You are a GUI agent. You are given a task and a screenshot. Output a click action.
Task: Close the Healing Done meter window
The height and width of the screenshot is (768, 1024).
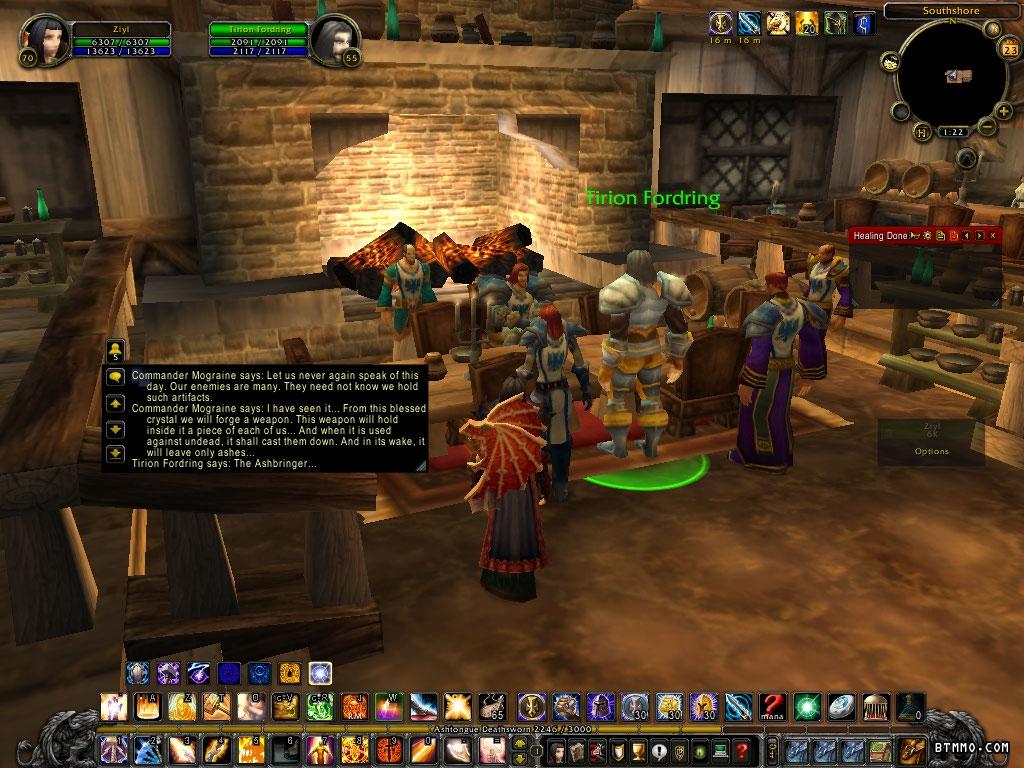(992, 235)
